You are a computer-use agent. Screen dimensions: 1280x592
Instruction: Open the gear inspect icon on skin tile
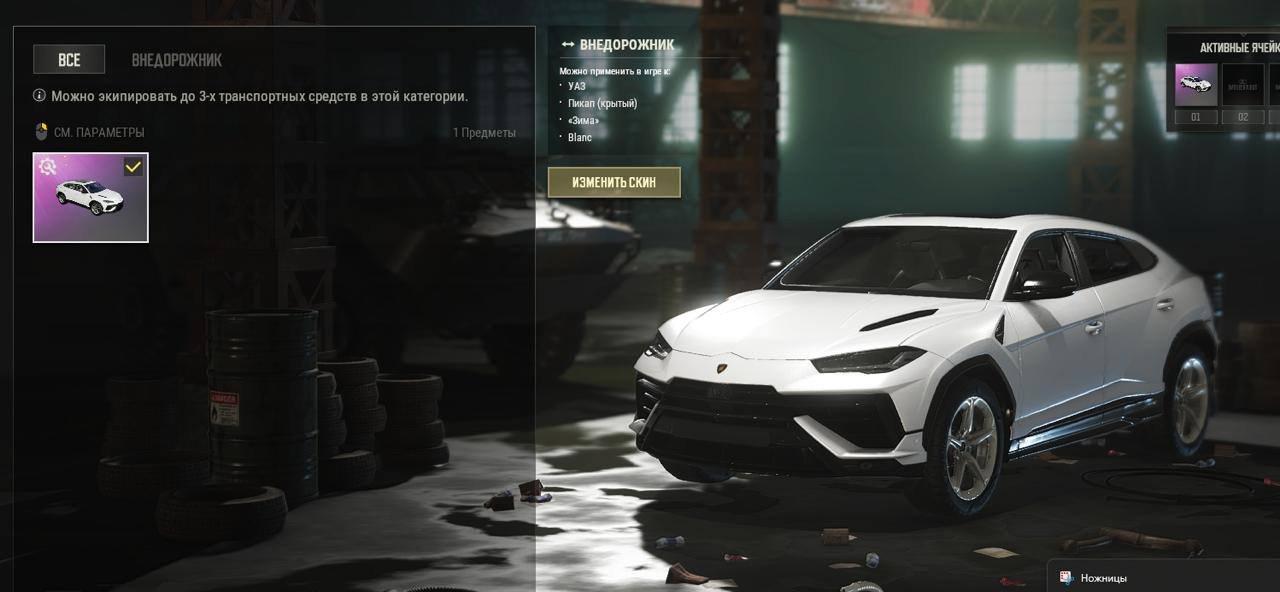47,167
